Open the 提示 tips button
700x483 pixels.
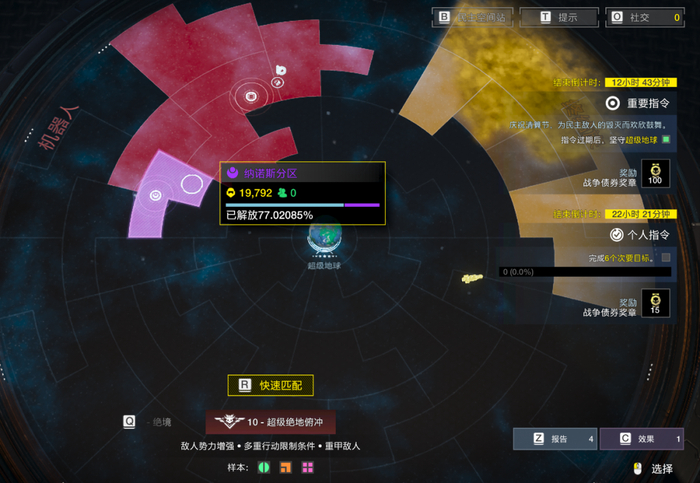[559, 17]
